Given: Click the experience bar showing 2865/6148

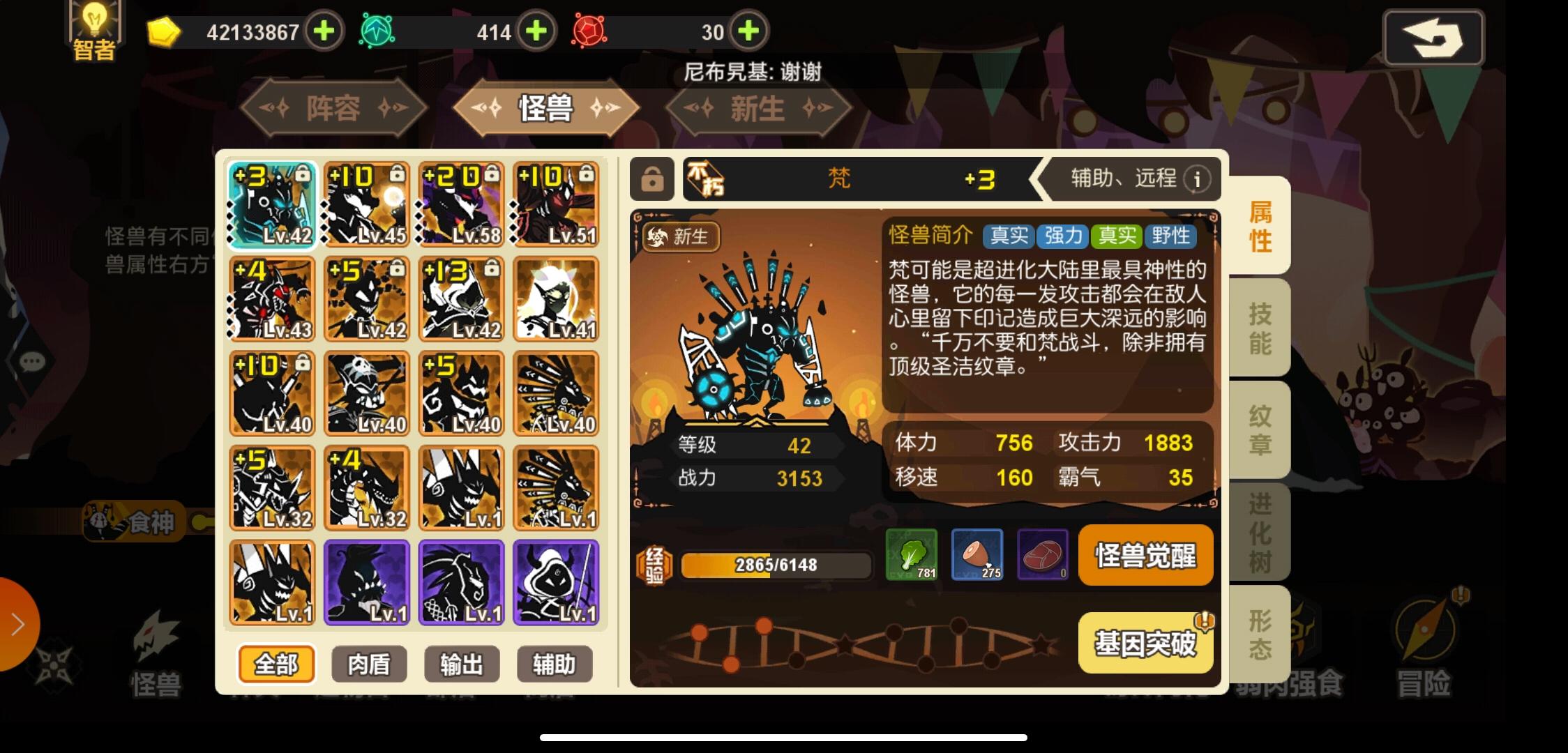Looking at the screenshot, I should (x=776, y=564).
